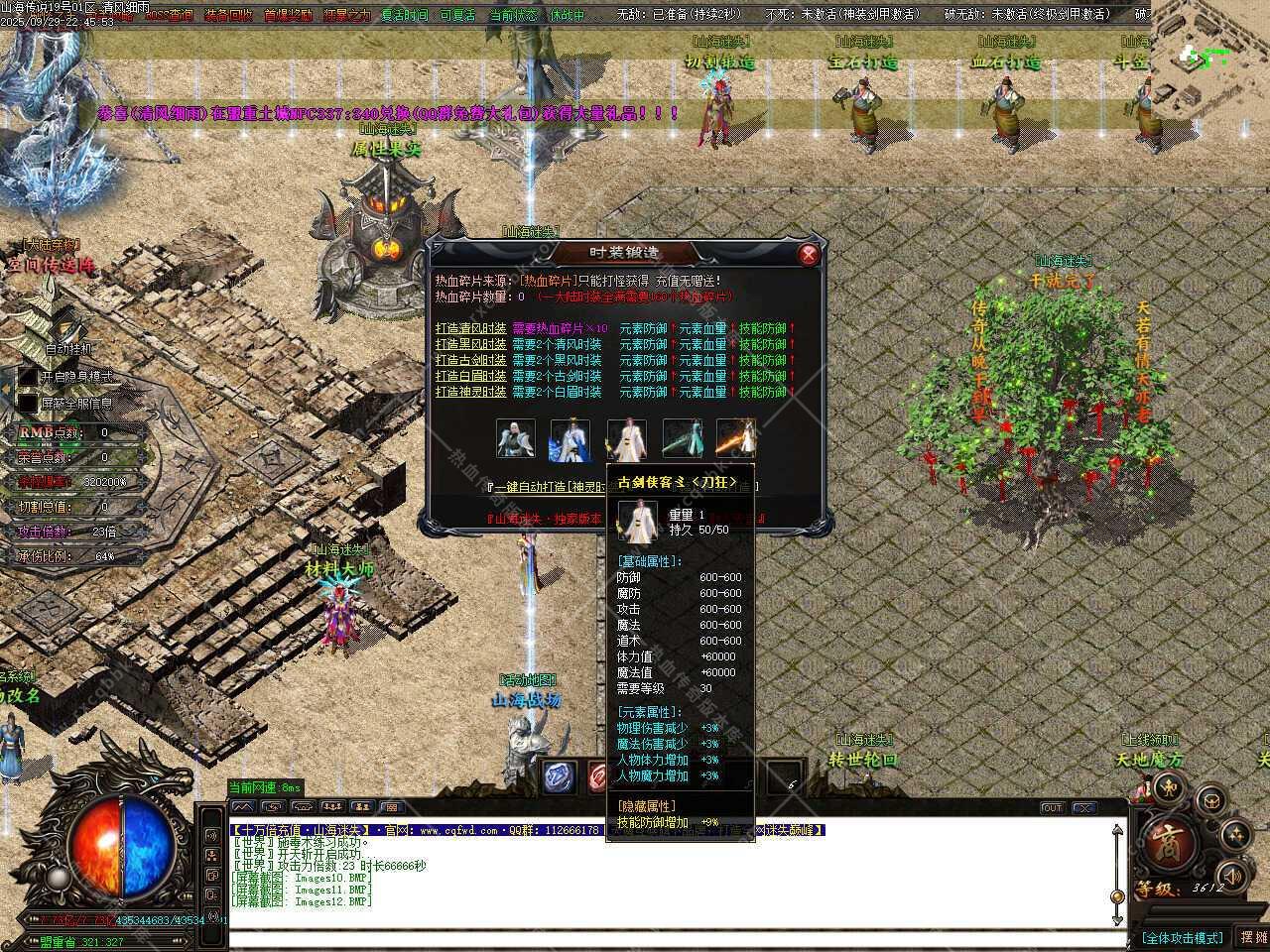Viewport: 1270px width, 952px height.
Task: Open the 复活时间 top menu entry
Action: pos(405,15)
